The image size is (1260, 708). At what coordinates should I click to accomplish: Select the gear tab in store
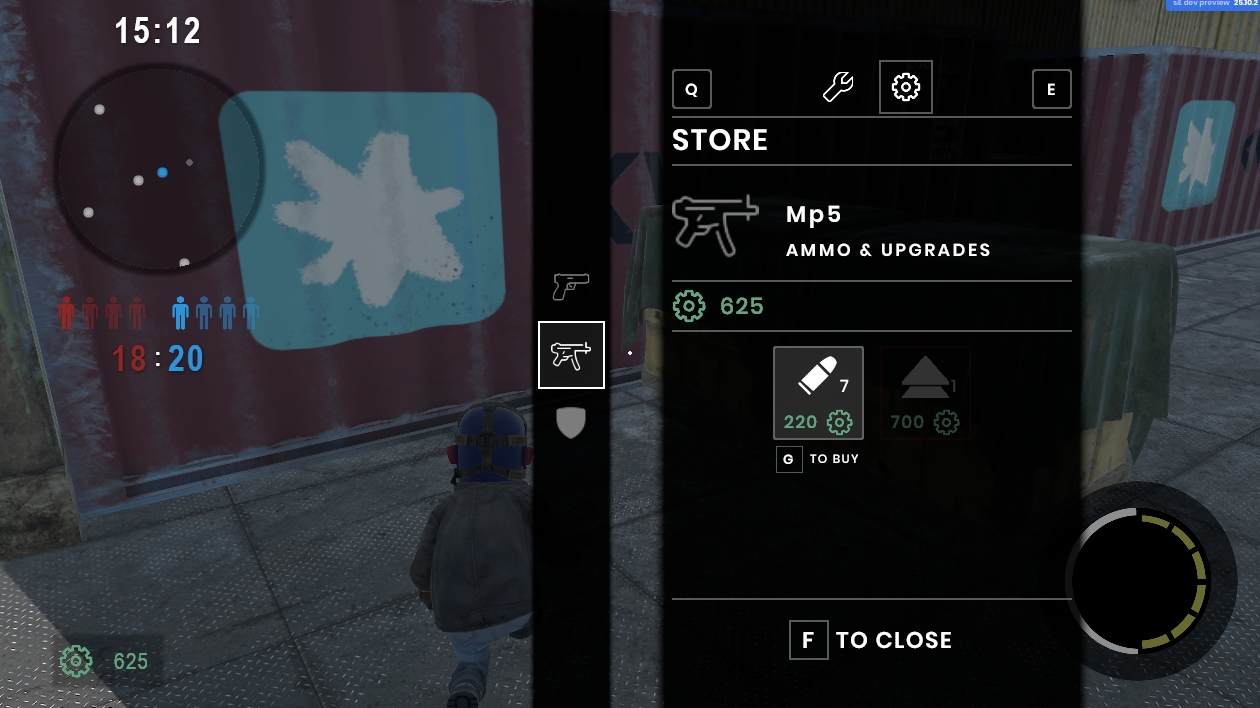coord(905,87)
